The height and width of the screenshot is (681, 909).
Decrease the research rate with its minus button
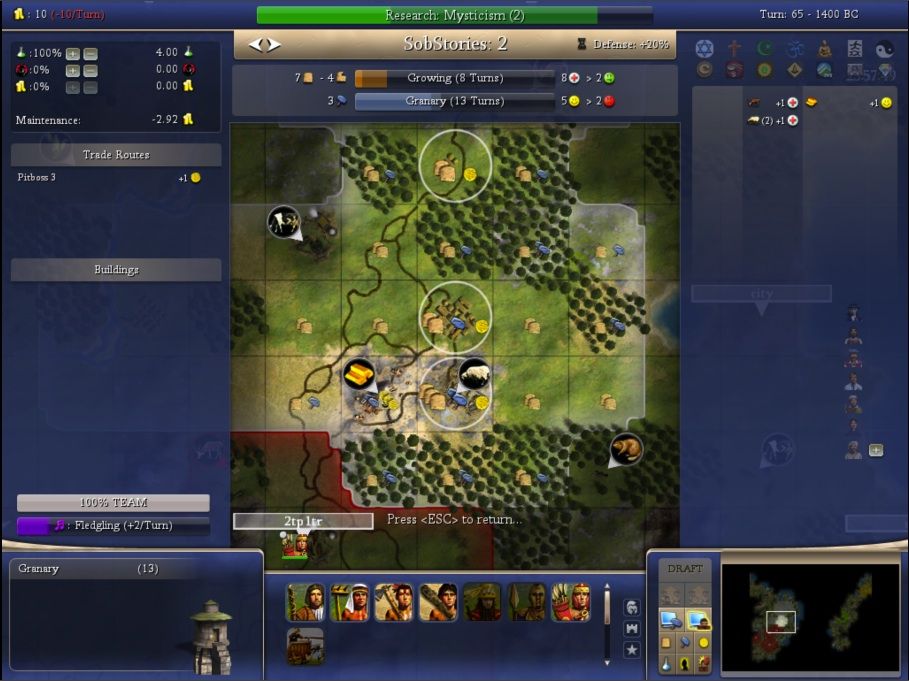90,53
